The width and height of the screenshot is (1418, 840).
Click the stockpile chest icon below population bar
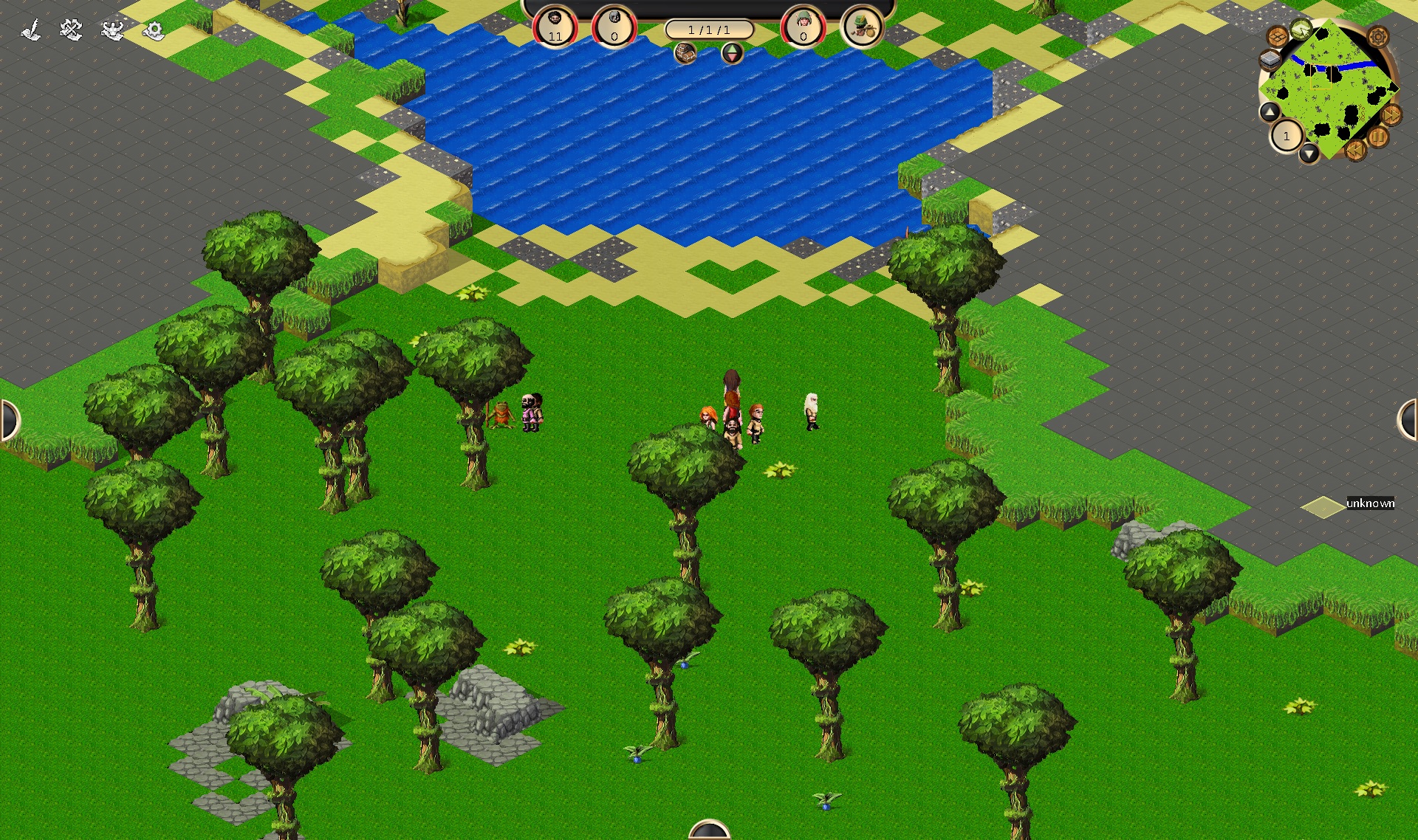pyautogui.click(x=687, y=53)
